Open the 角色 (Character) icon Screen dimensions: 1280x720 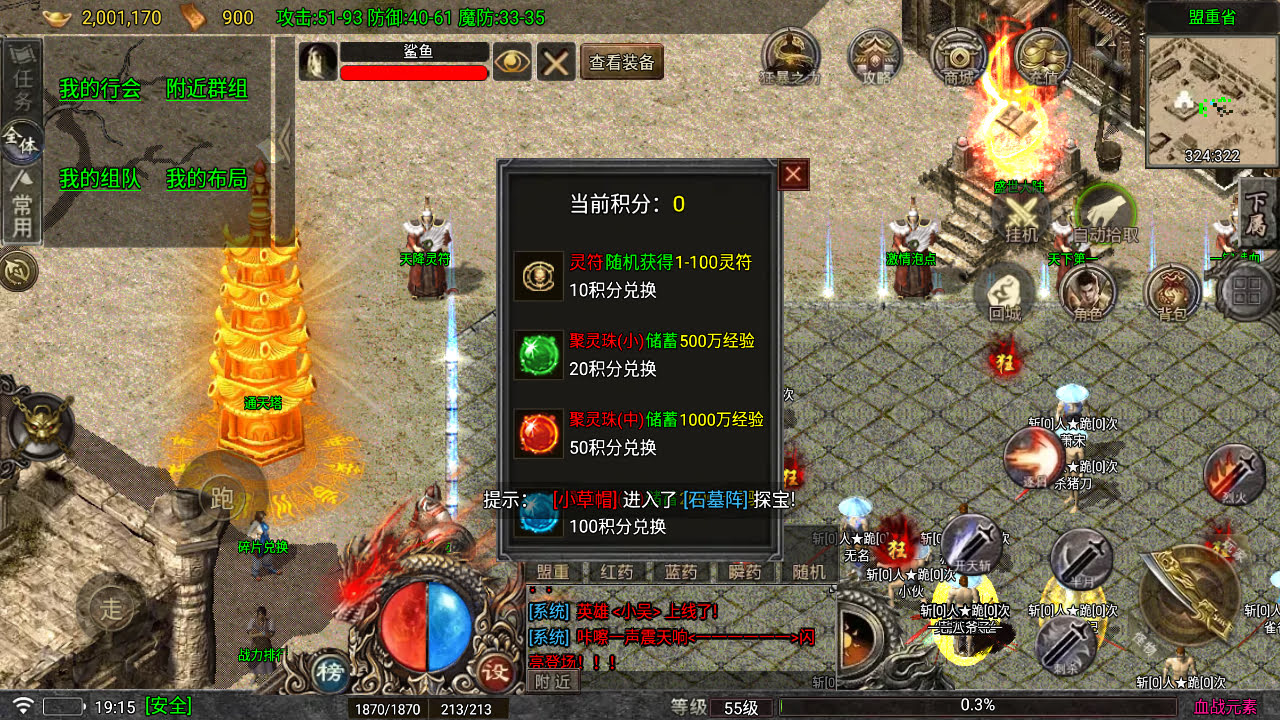pos(1088,293)
